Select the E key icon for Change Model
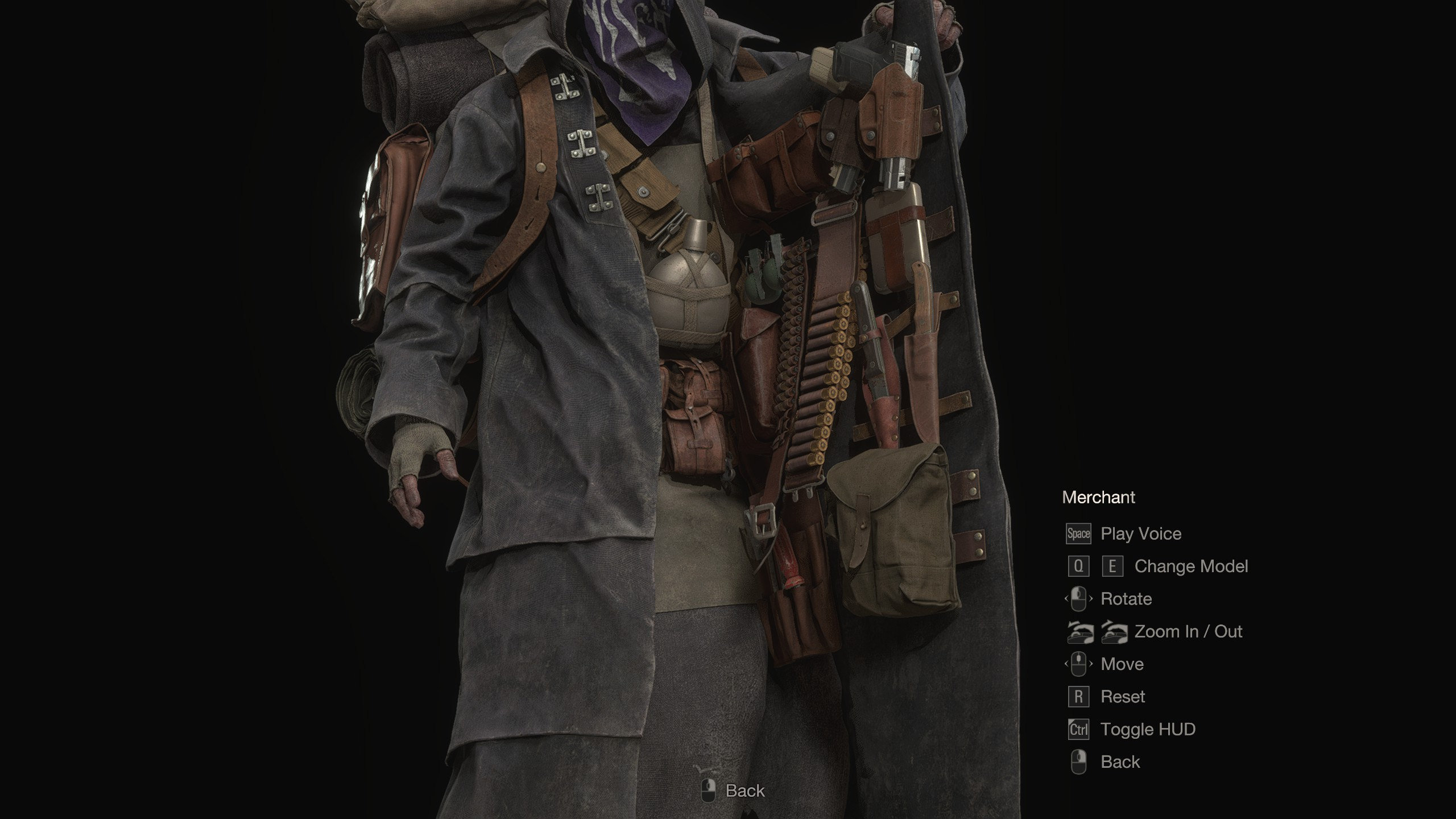 tap(1111, 566)
